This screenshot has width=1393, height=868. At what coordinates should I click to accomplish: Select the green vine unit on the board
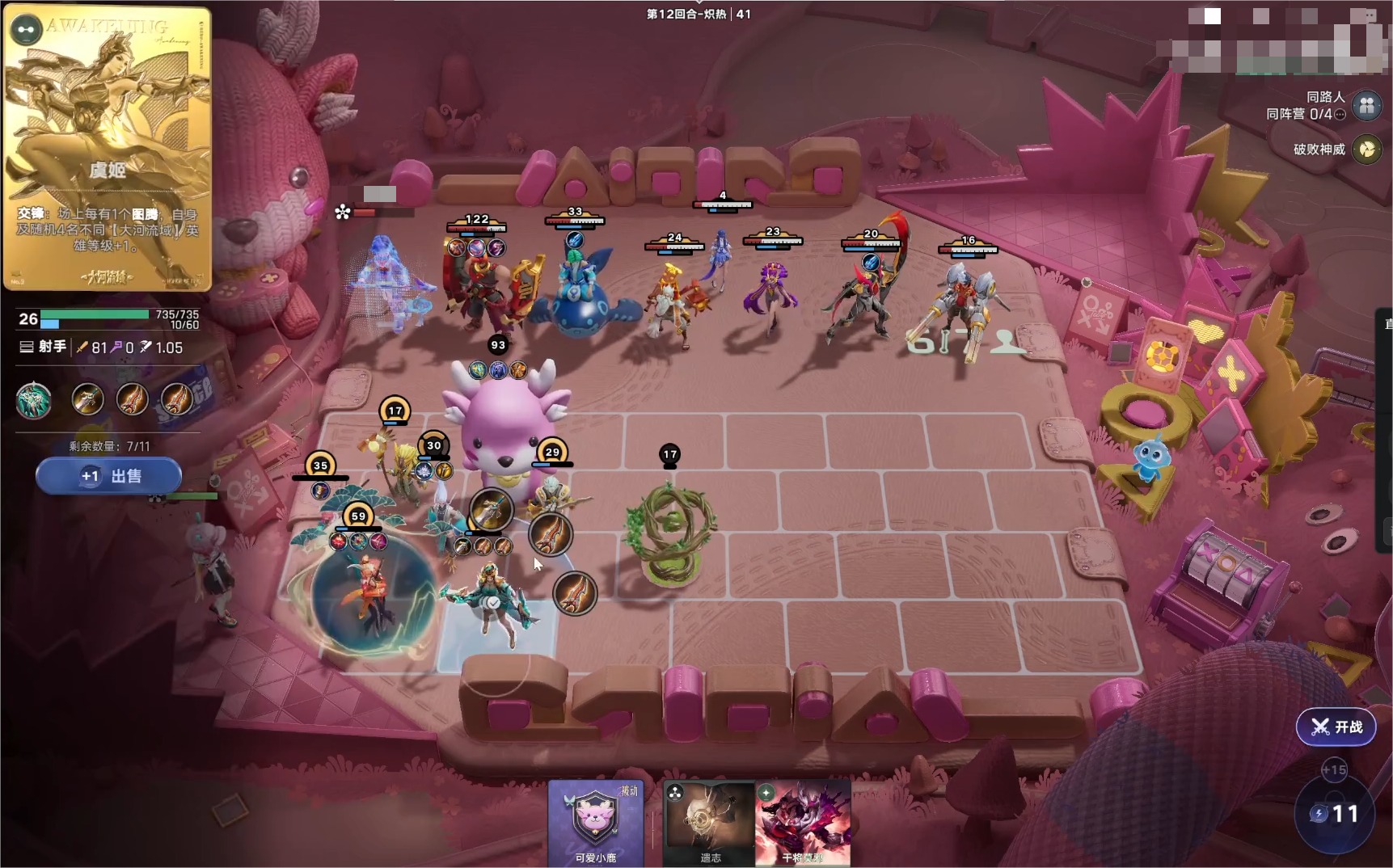coord(670,529)
